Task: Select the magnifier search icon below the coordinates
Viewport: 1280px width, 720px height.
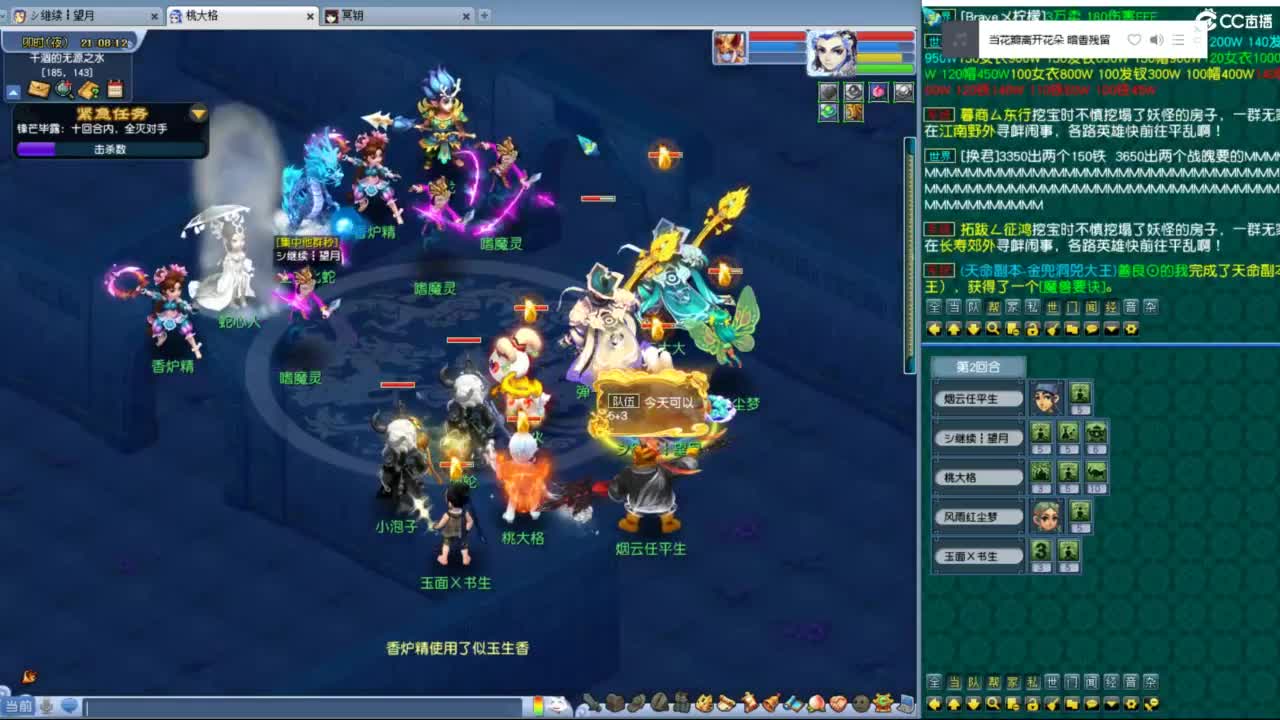Action: tap(64, 89)
